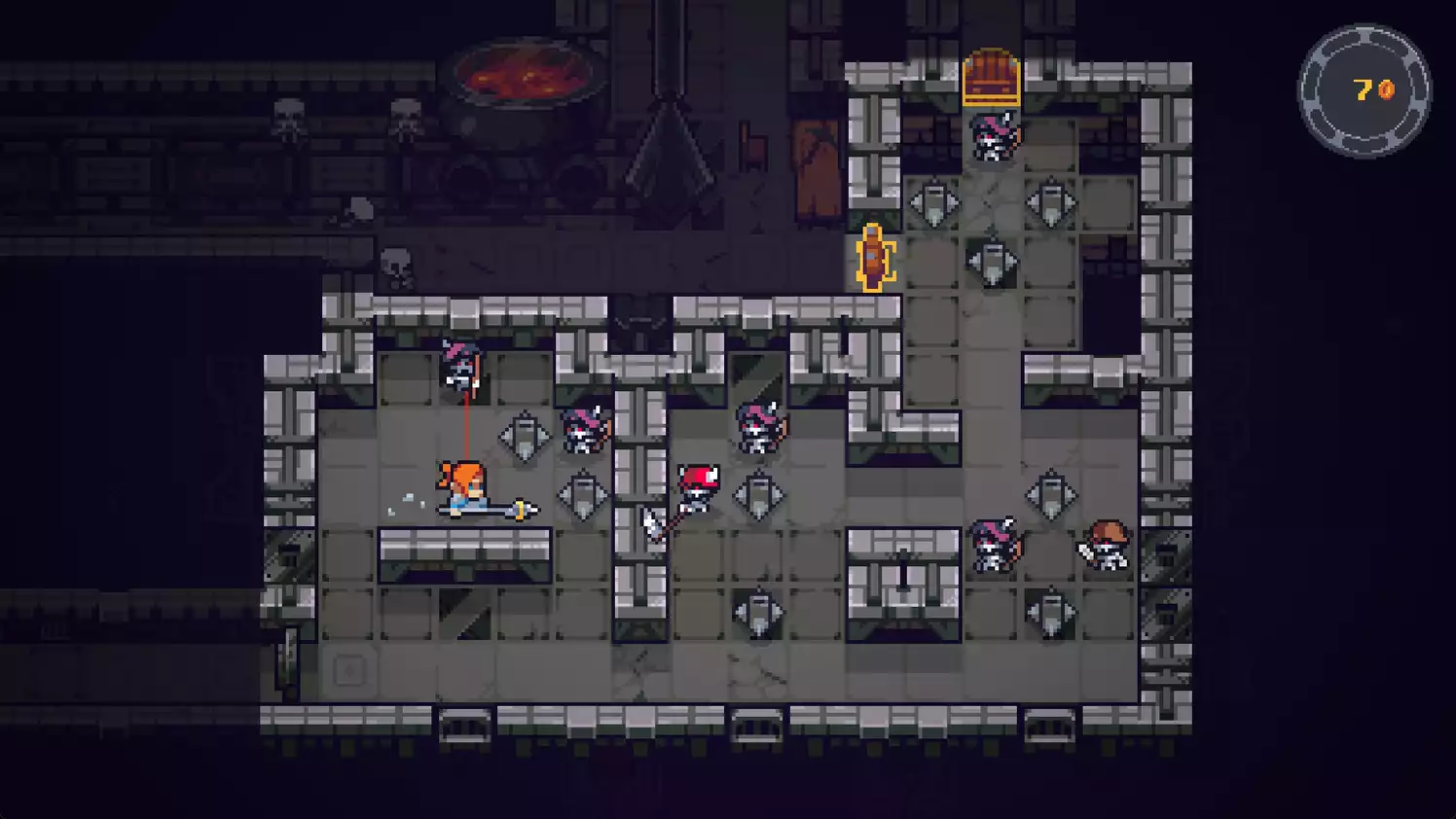Click the pair of skeletons in the middle room

tap(584, 433)
